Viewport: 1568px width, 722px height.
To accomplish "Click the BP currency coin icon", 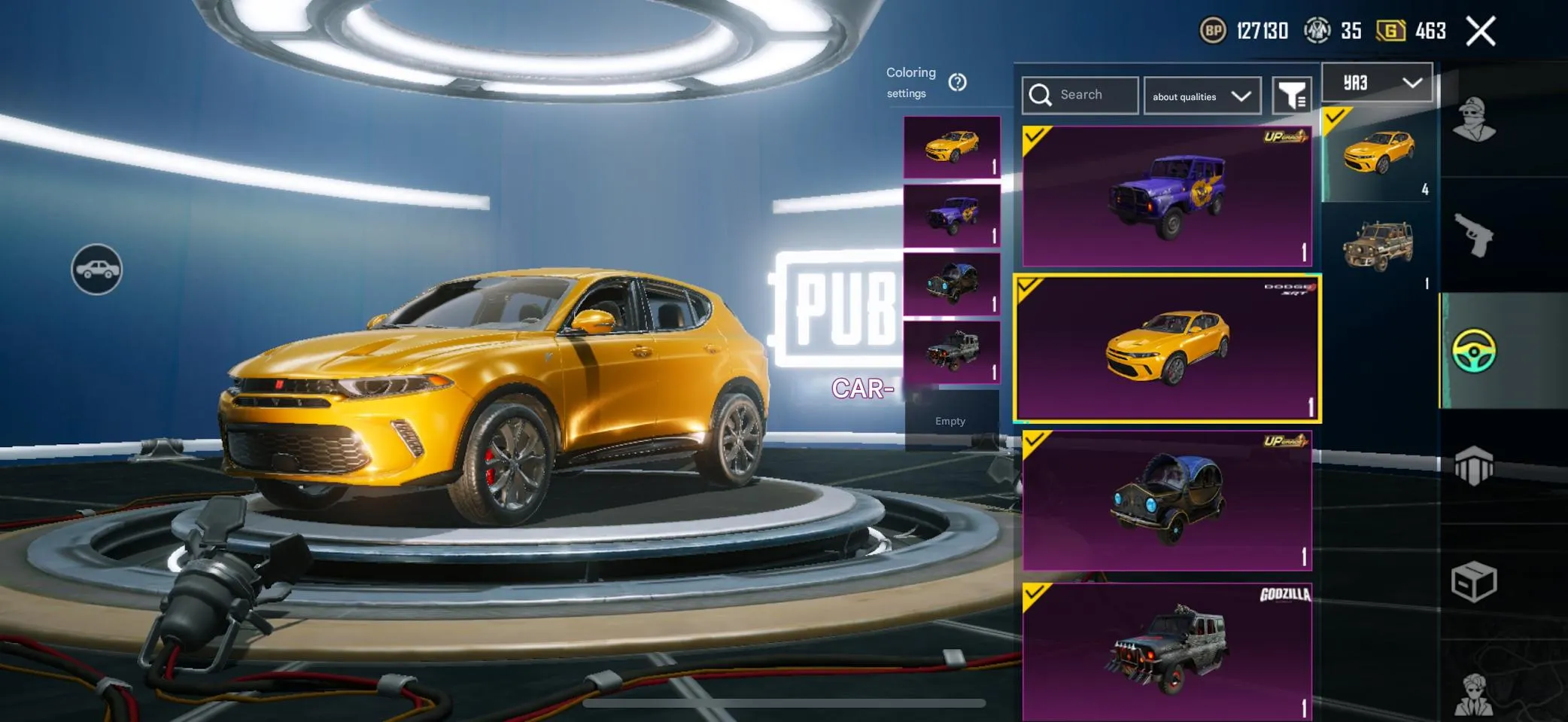I will coord(1213,32).
